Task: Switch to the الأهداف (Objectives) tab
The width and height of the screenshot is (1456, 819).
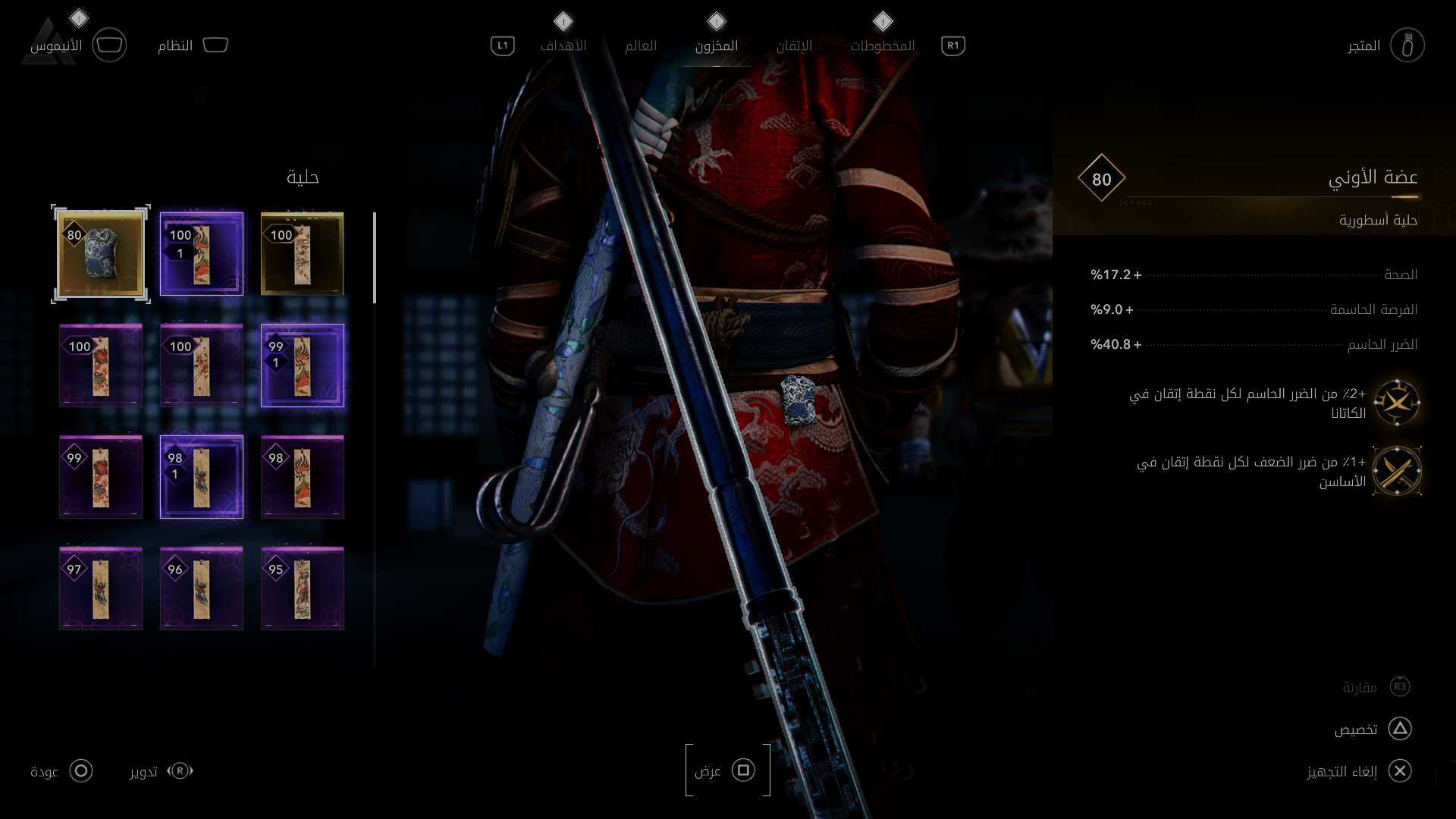Action: tap(563, 45)
